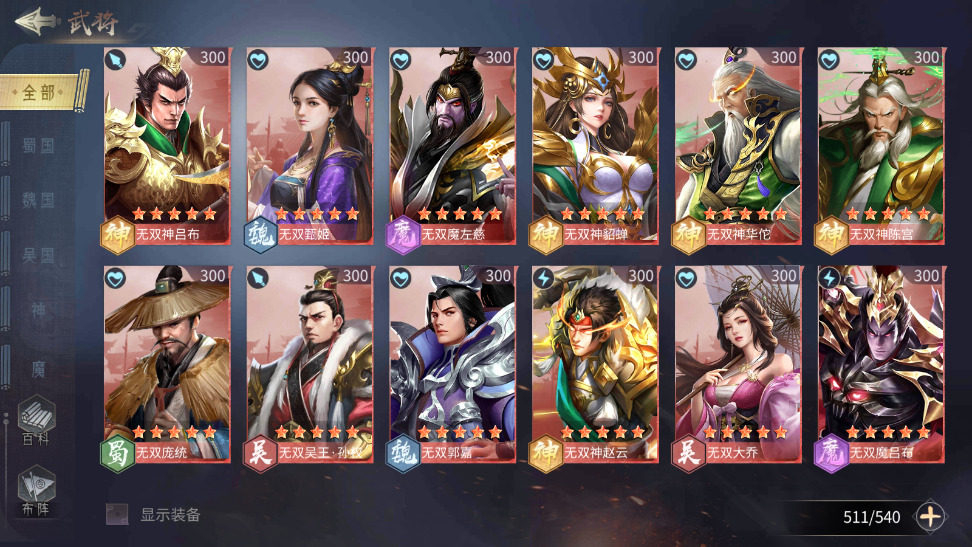Toggle the 显示装备 checkbox
972x547 pixels.
click(x=117, y=515)
